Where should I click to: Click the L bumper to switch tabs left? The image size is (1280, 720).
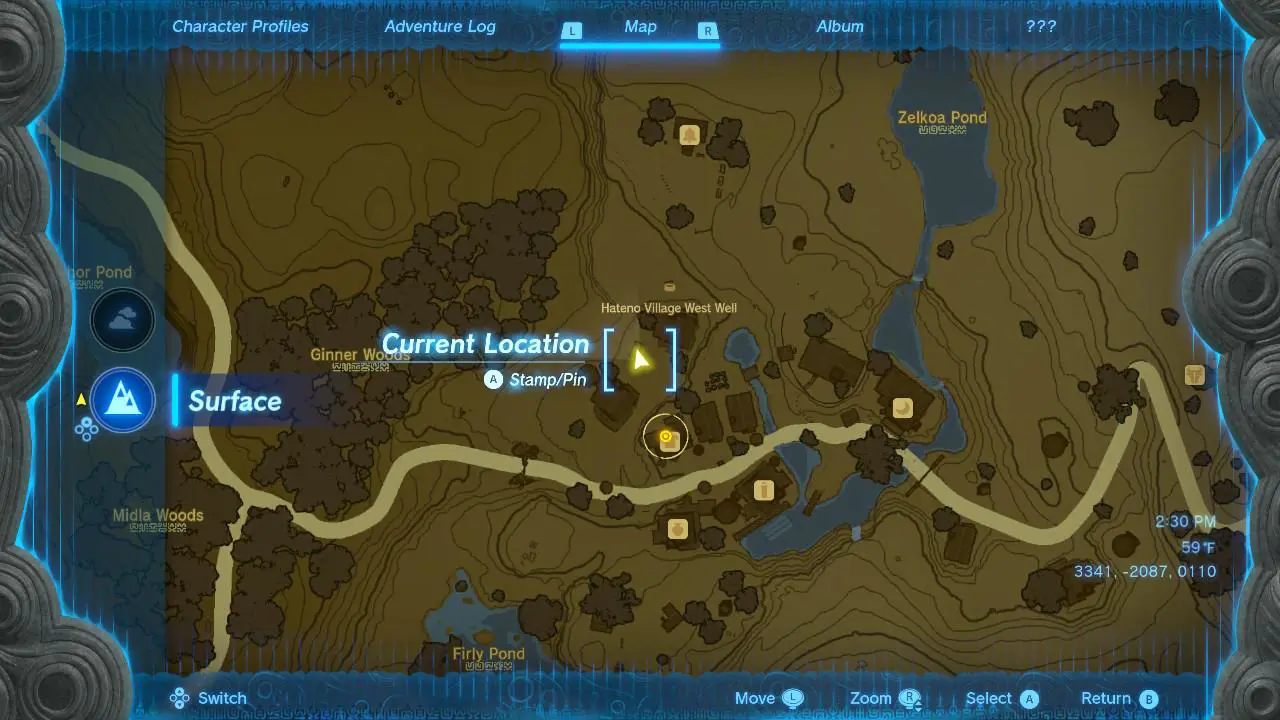point(572,31)
